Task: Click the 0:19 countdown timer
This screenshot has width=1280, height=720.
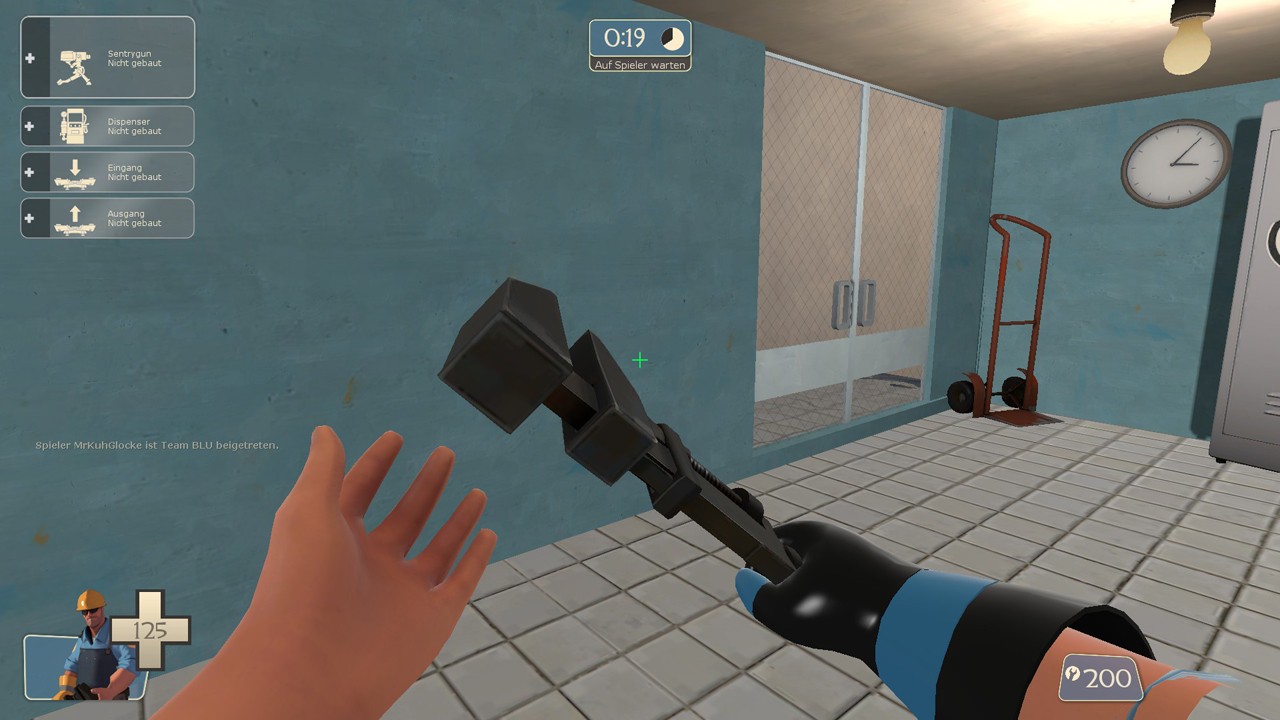Action: 627,38
